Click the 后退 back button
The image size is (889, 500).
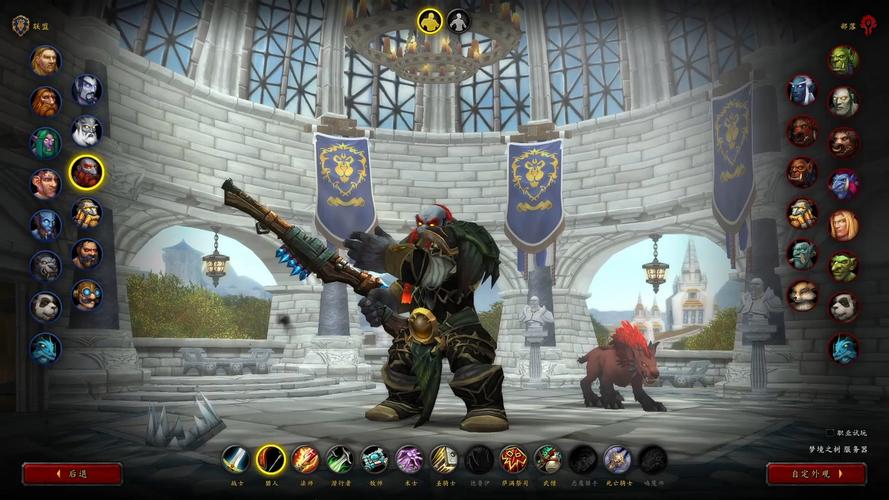click(x=72, y=473)
